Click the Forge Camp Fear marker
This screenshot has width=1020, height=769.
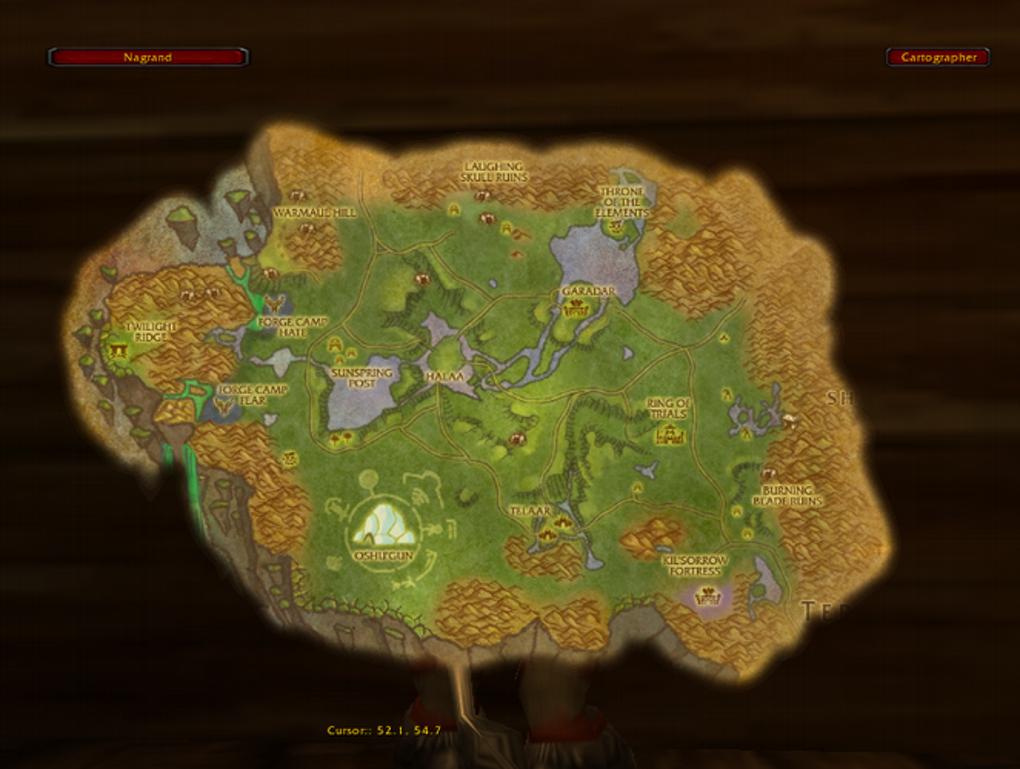[x=224, y=403]
